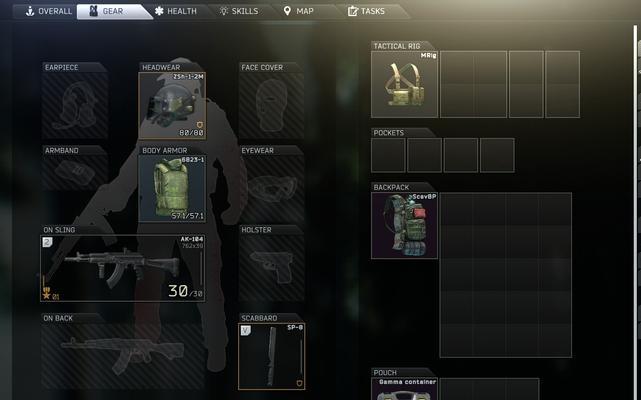
Task: Select the 6B23-1 body armor slot
Action: (x=173, y=188)
